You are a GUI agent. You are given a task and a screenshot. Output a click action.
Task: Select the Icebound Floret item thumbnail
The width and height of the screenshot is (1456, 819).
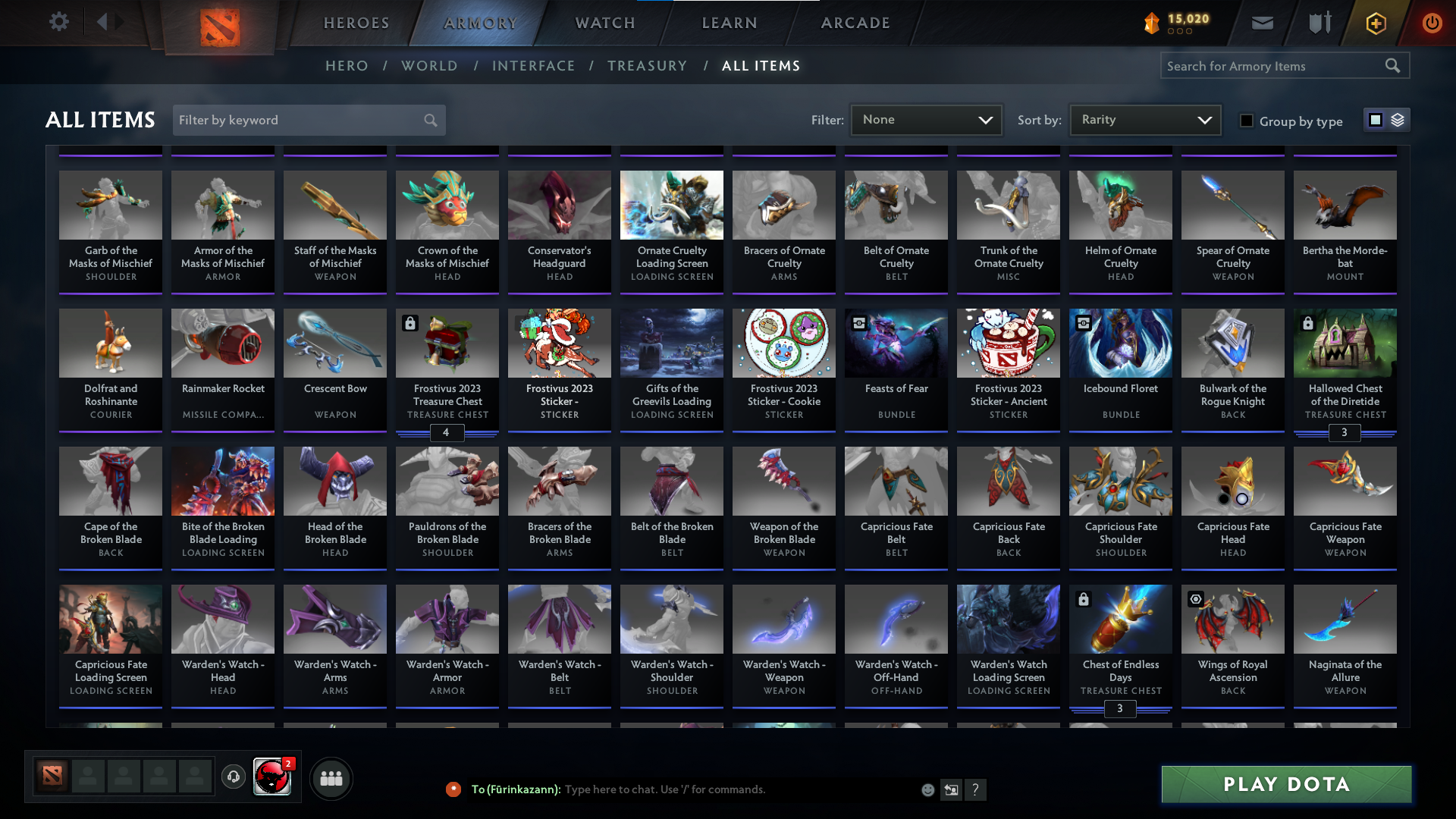coord(1120,343)
